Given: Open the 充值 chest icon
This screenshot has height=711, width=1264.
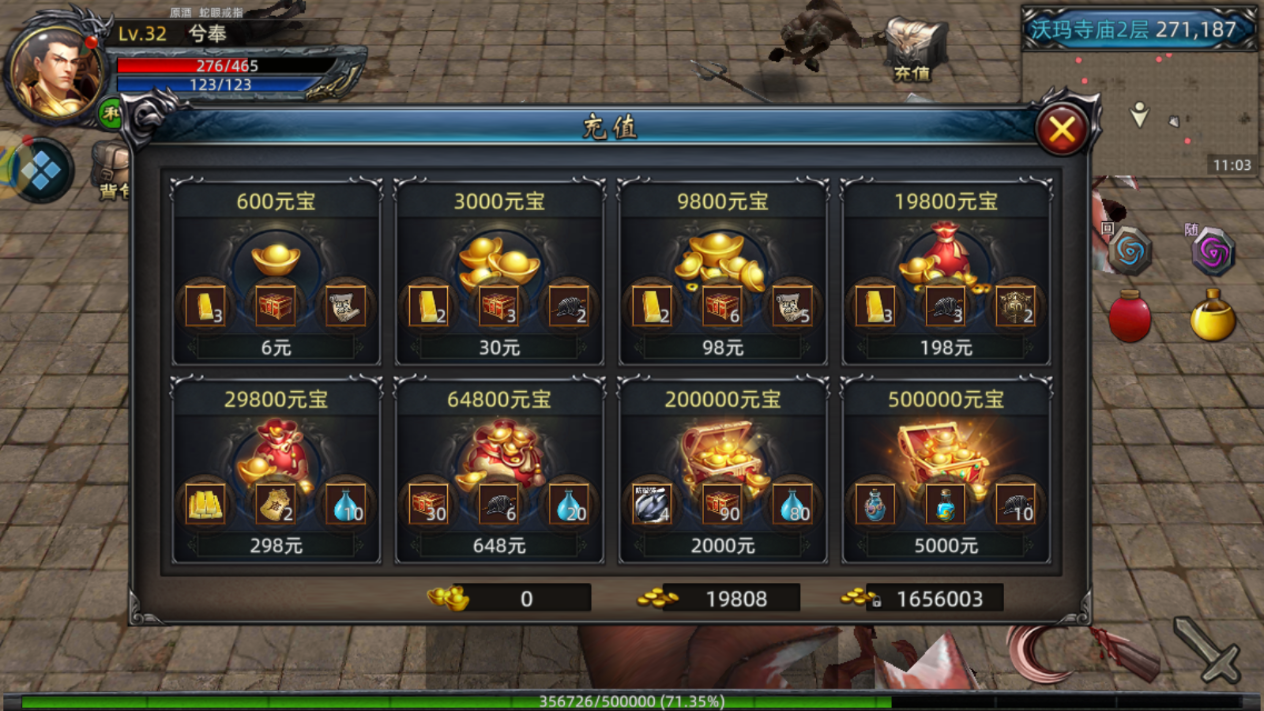Looking at the screenshot, I should [x=912, y=50].
